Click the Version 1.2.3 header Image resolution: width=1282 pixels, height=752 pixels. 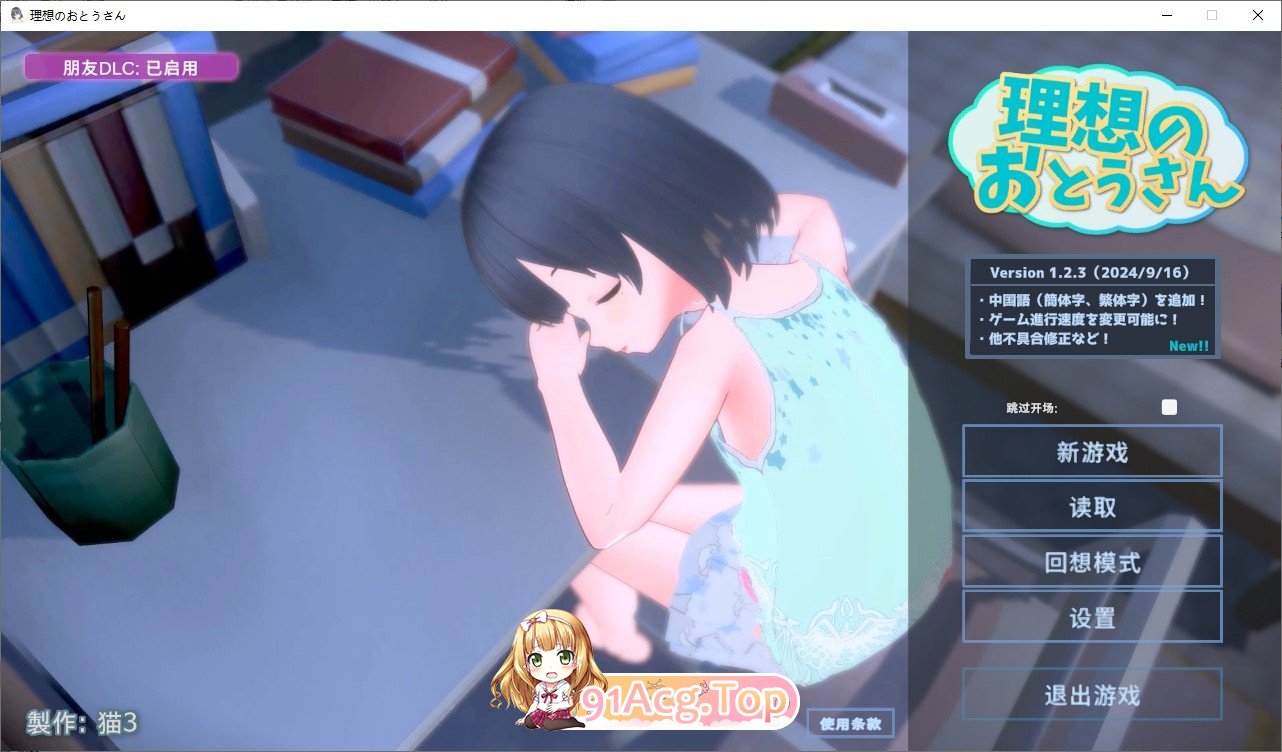coord(1091,271)
